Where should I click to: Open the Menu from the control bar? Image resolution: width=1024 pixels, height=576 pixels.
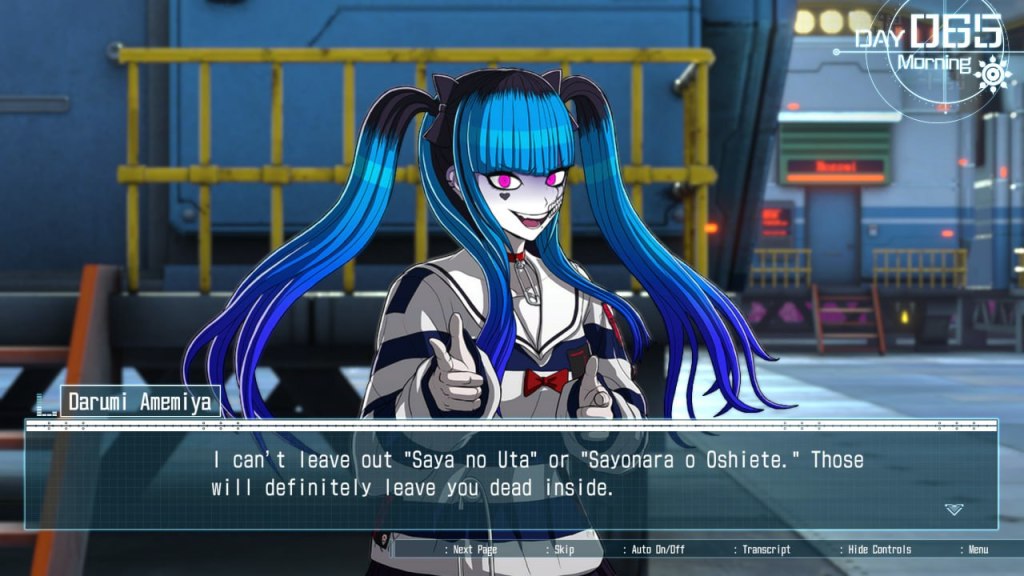pyautogui.click(x=977, y=549)
